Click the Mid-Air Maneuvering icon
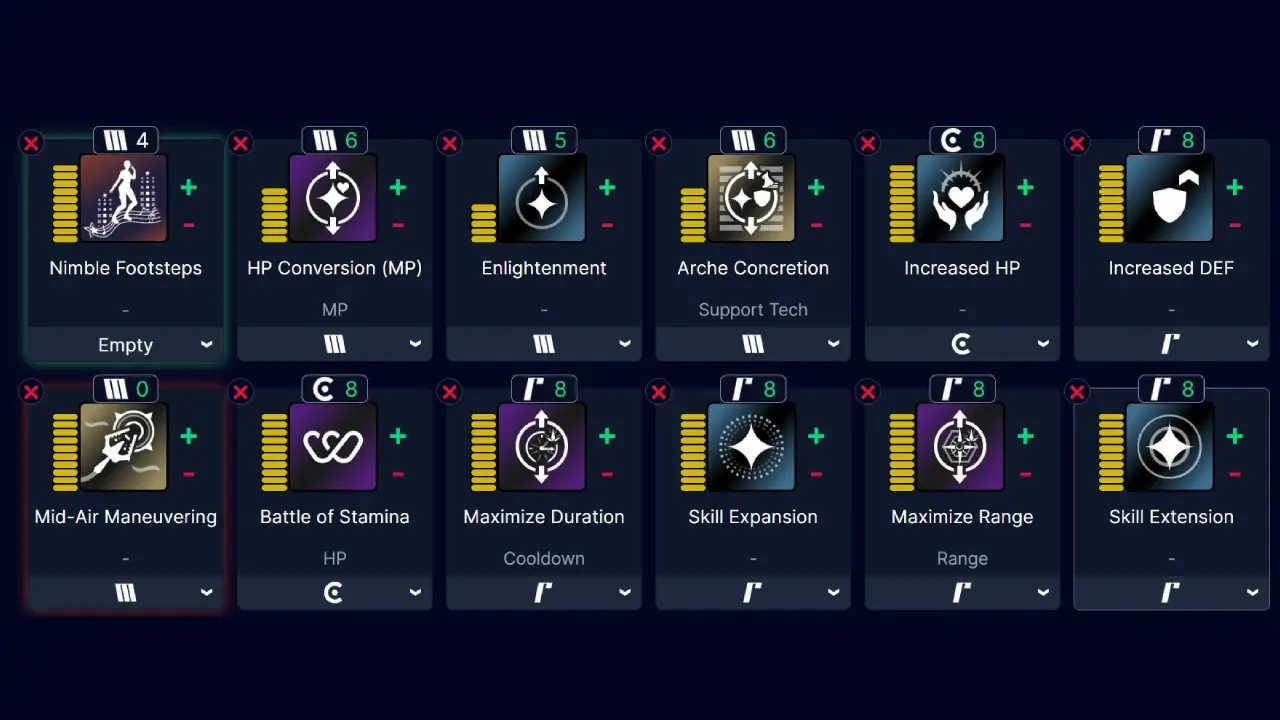 tap(125, 447)
